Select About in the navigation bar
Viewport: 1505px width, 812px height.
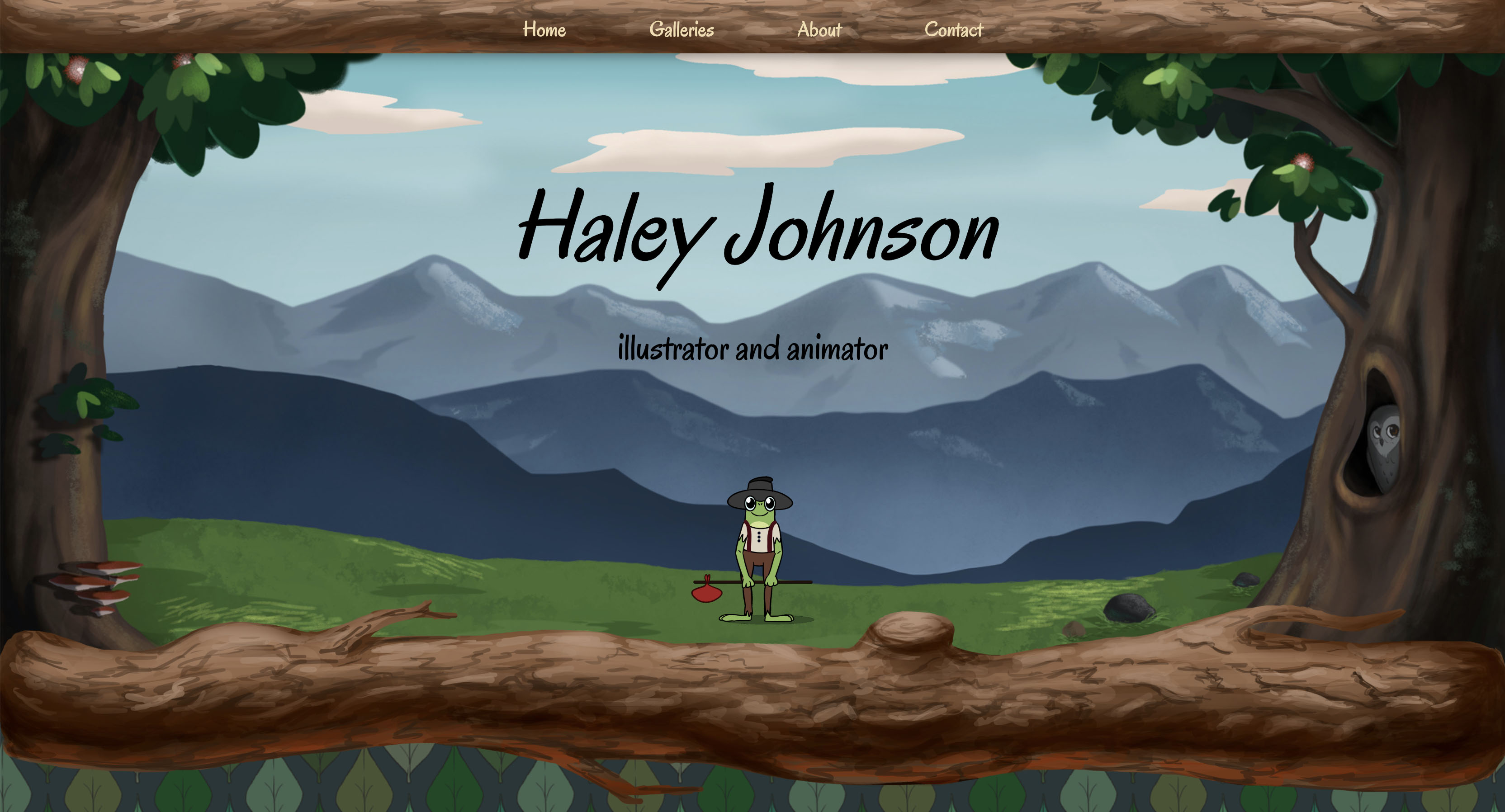[819, 29]
